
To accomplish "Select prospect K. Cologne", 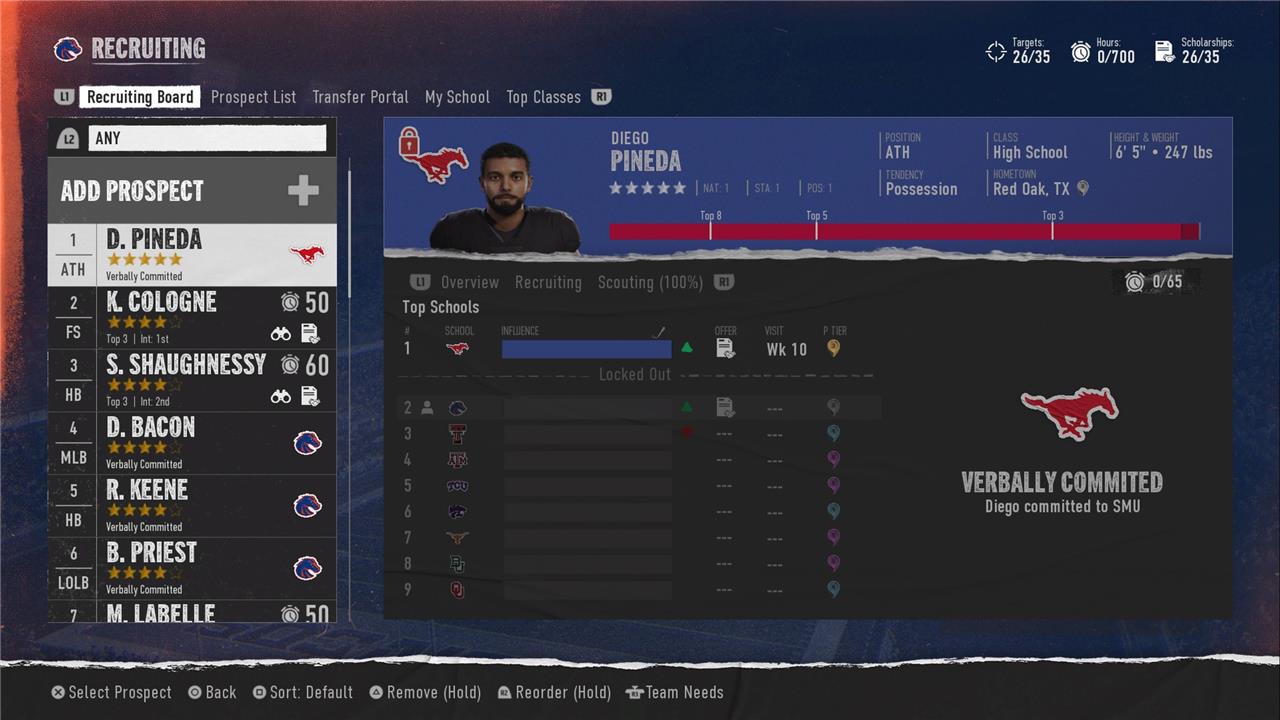I will [x=192, y=317].
